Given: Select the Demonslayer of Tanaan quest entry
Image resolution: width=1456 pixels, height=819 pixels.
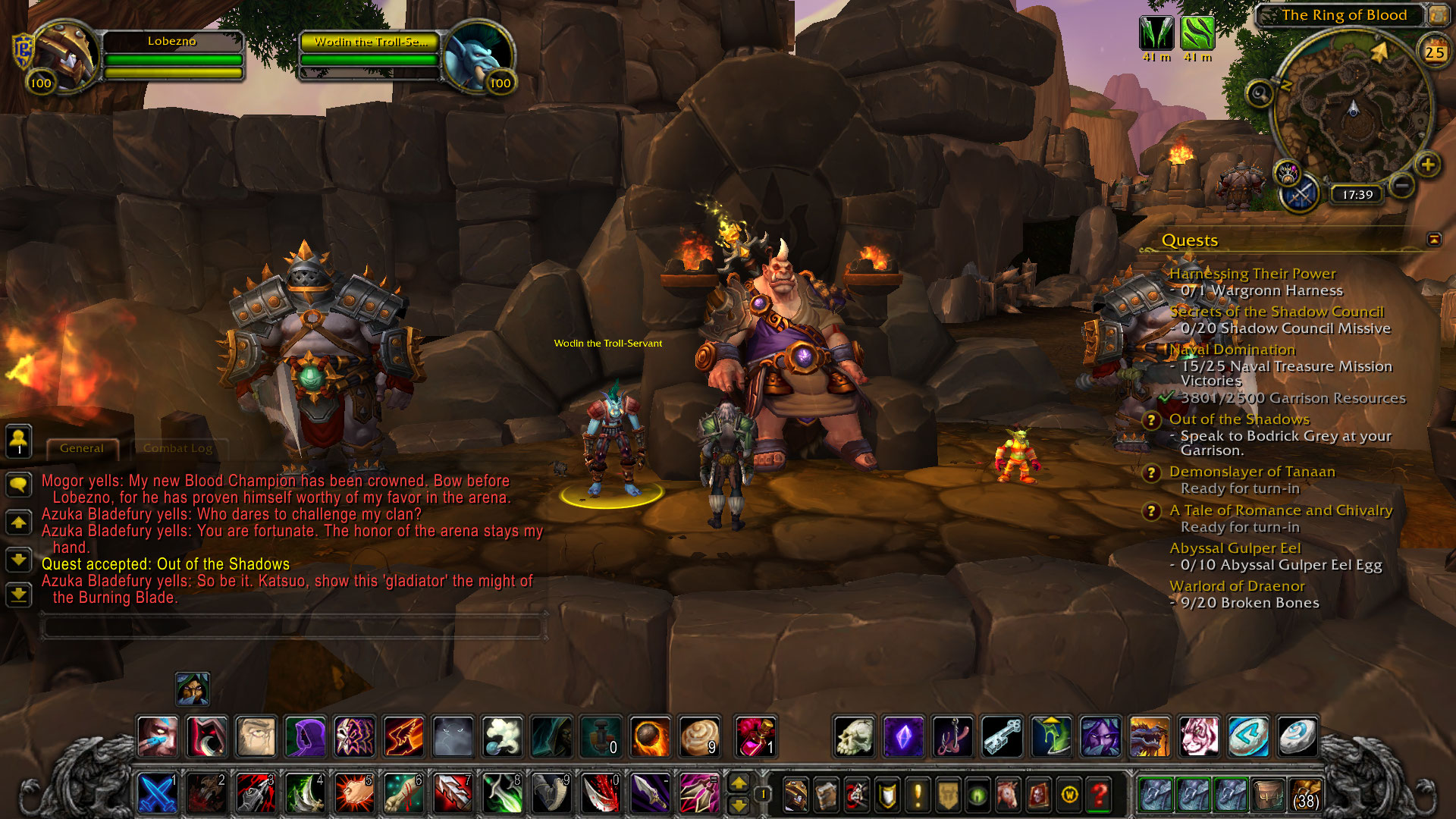Looking at the screenshot, I should 1252,472.
